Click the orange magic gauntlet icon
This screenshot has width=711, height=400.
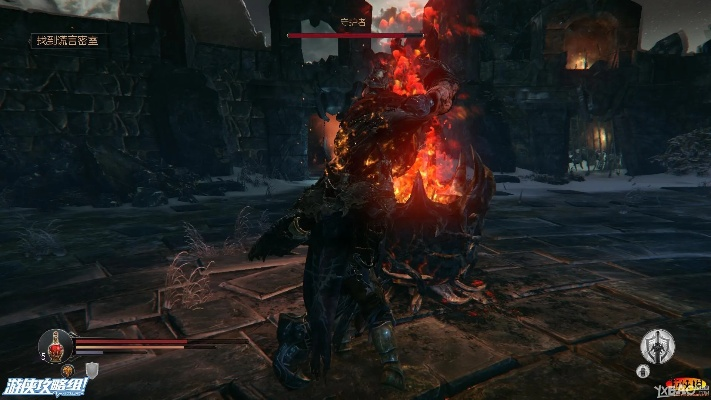coord(70,371)
